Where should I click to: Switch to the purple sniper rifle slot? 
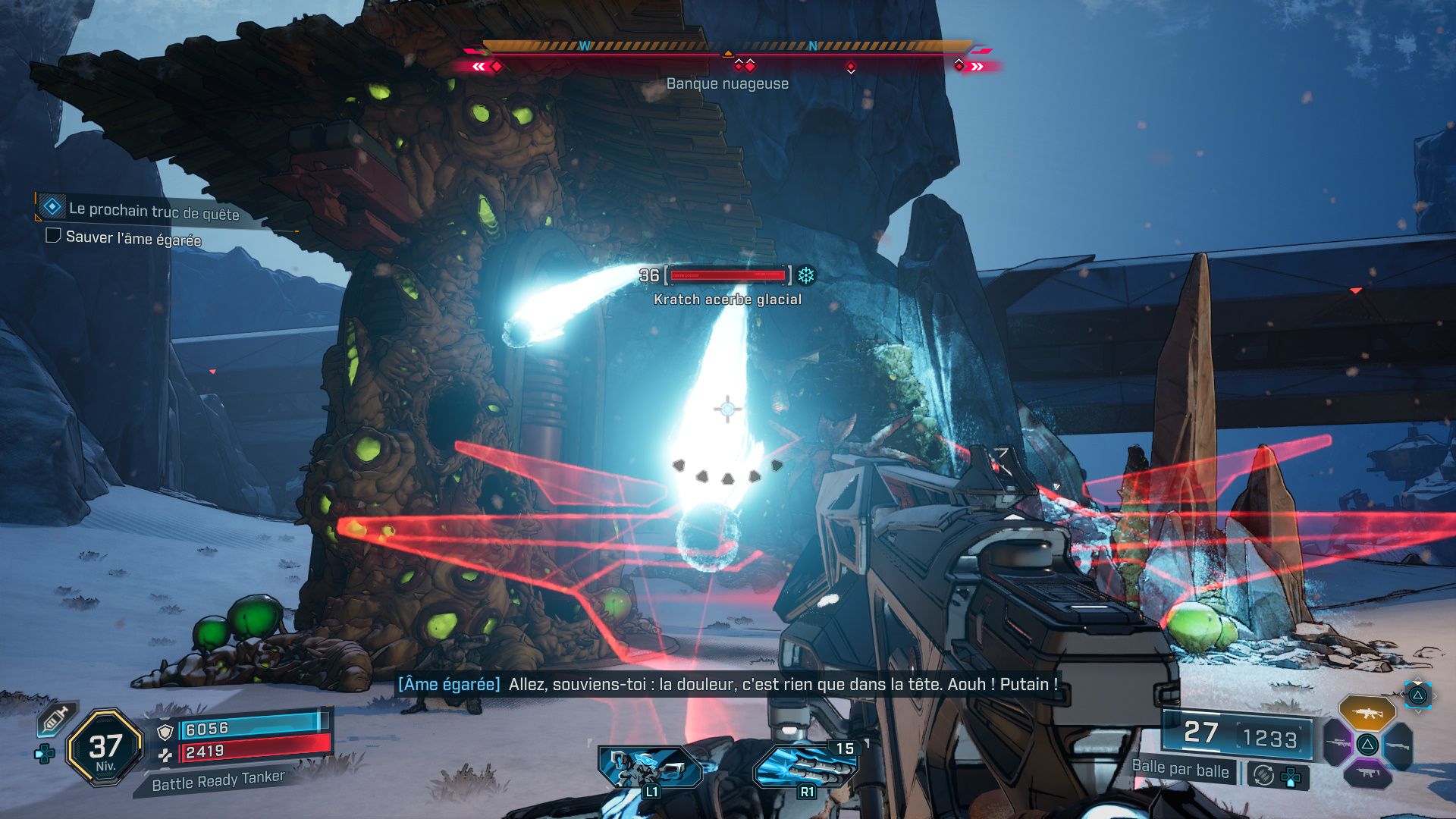coord(1337,742)
